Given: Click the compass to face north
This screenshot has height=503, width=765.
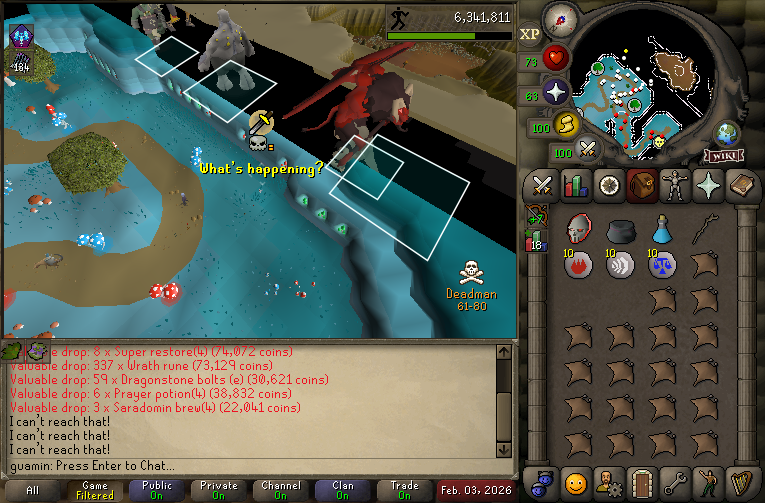Looking at the screenshot, I should point(561,21).
